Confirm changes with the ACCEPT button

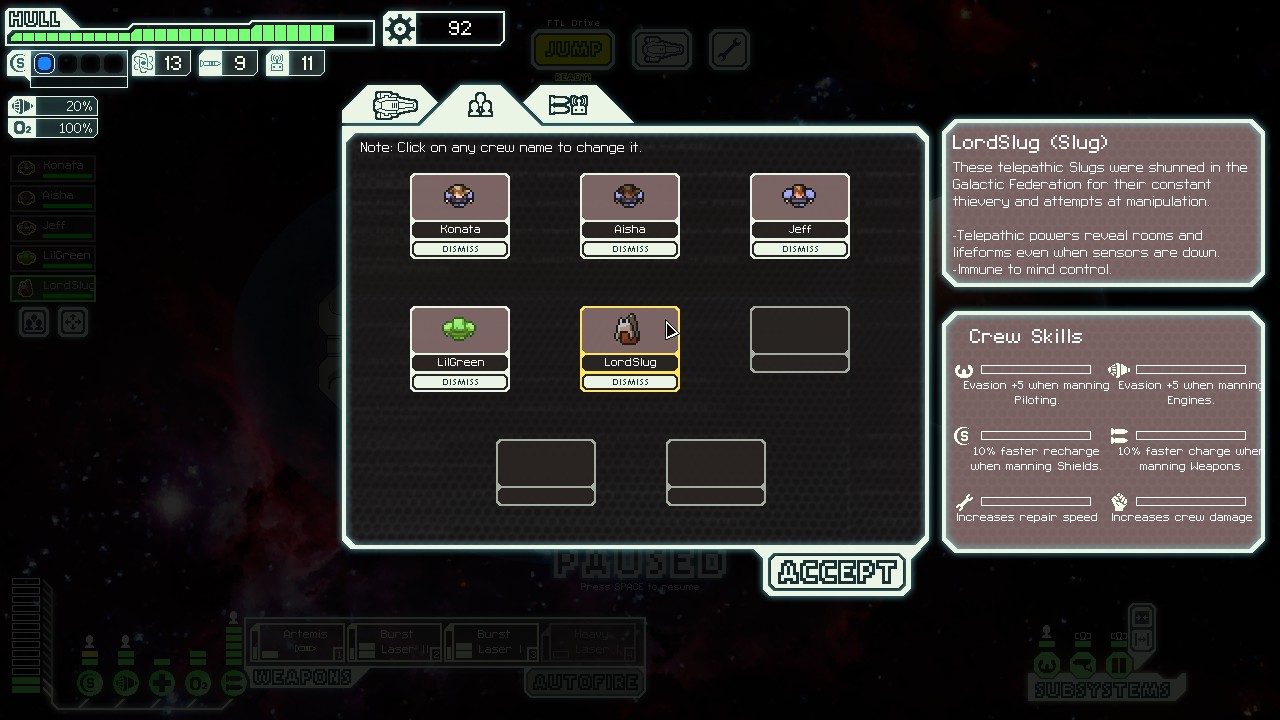(x=836, y=573)
